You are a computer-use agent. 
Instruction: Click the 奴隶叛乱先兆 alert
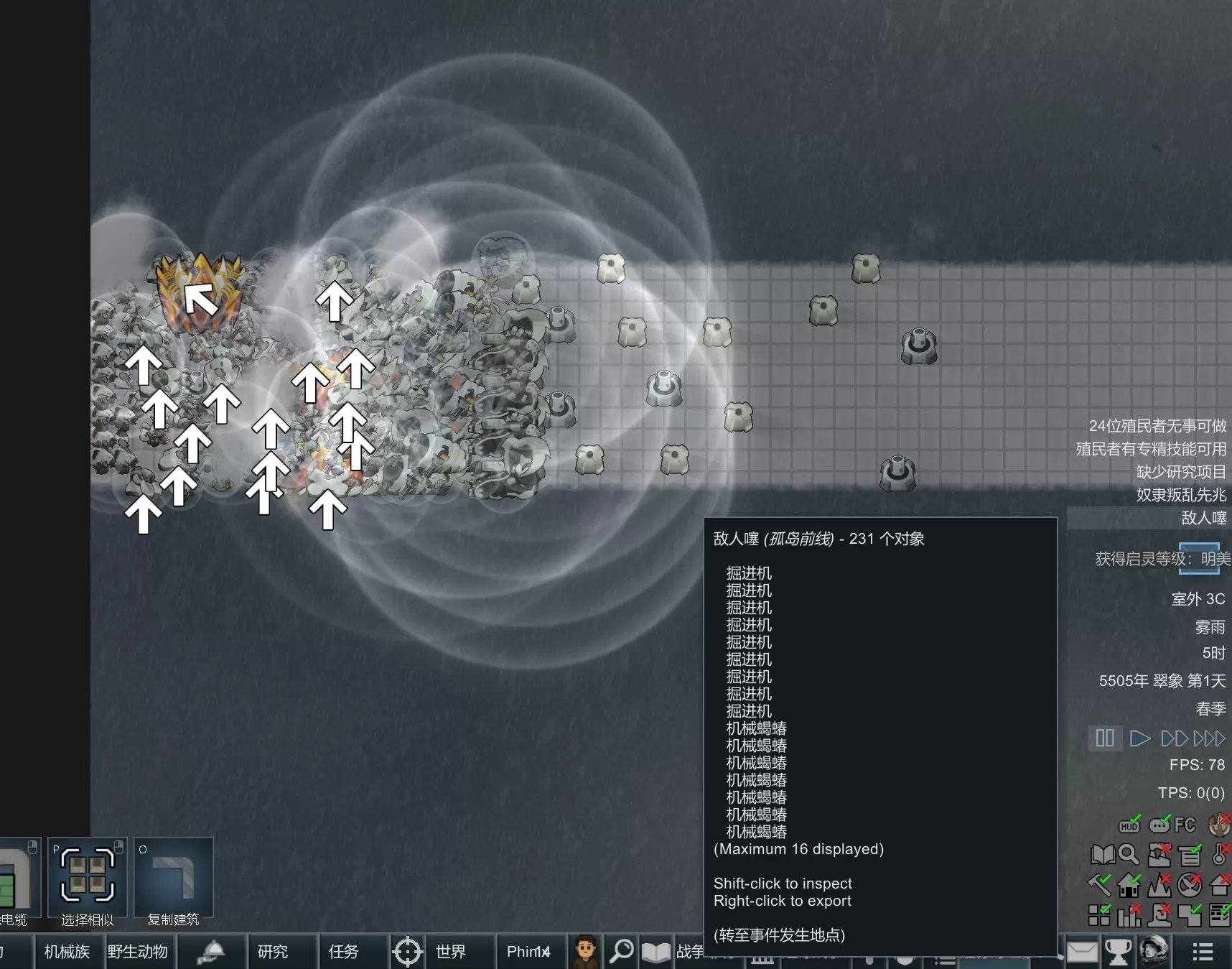pyautogui.click(x=1181, y=495)
